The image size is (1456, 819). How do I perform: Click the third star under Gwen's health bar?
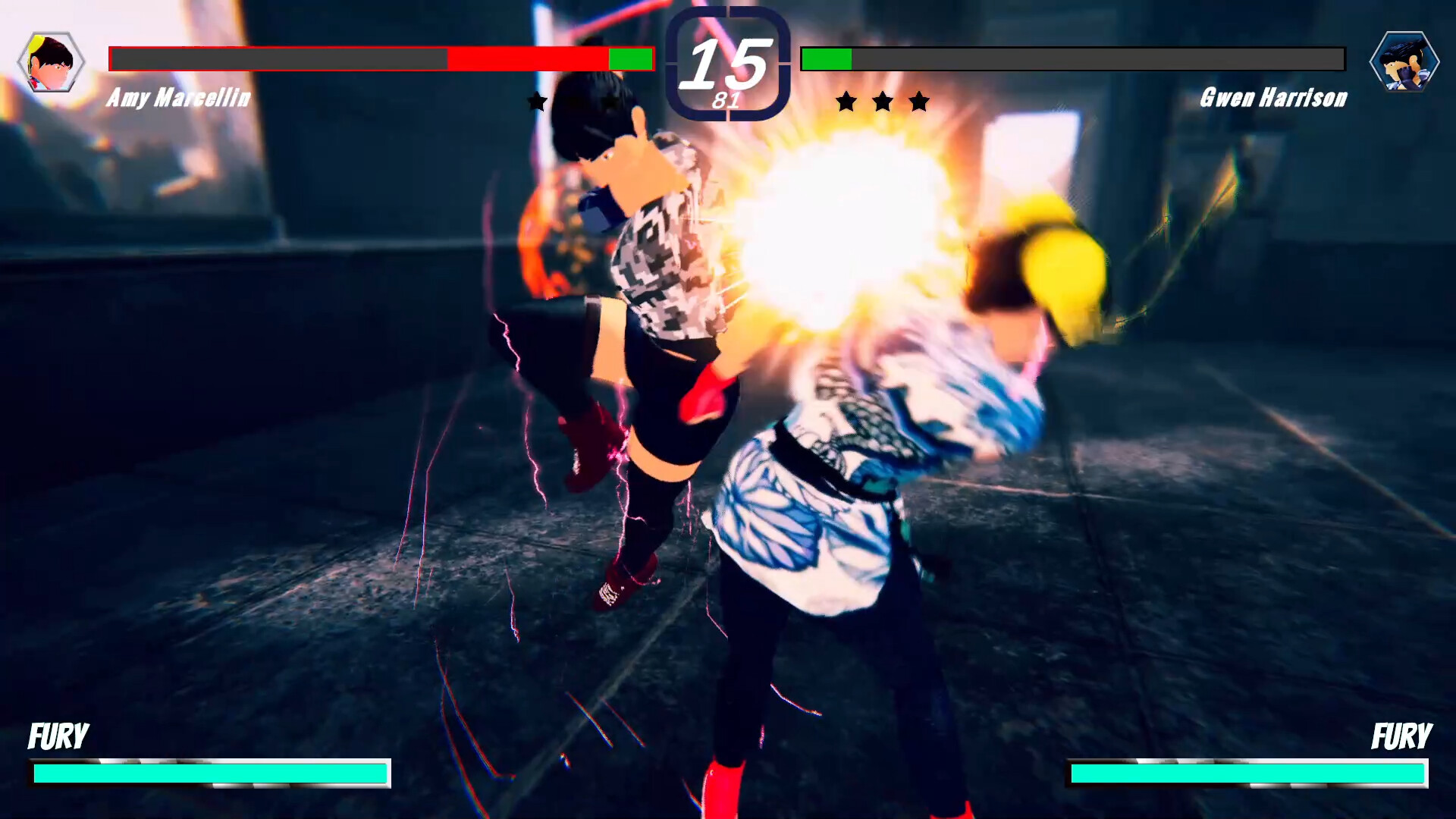[918, 102]
